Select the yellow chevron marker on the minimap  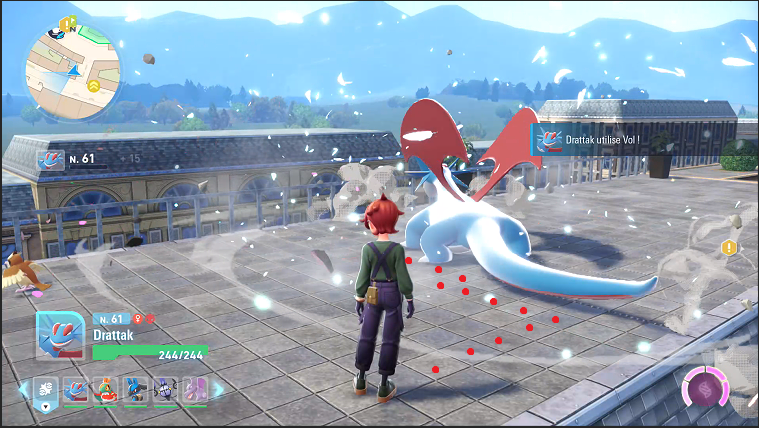[x=94, y=86]
